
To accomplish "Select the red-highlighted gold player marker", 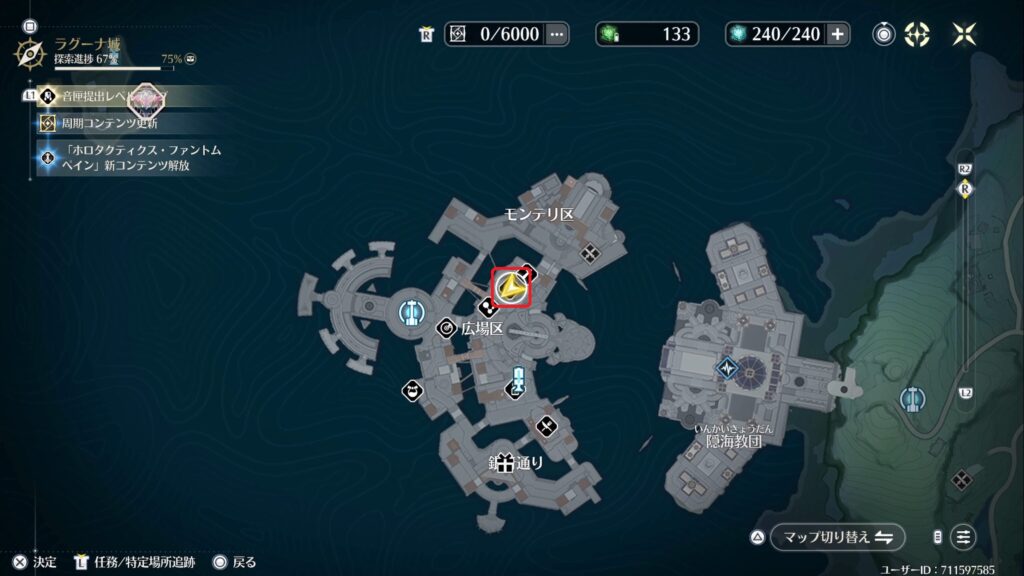I will (x=513, y=288).
